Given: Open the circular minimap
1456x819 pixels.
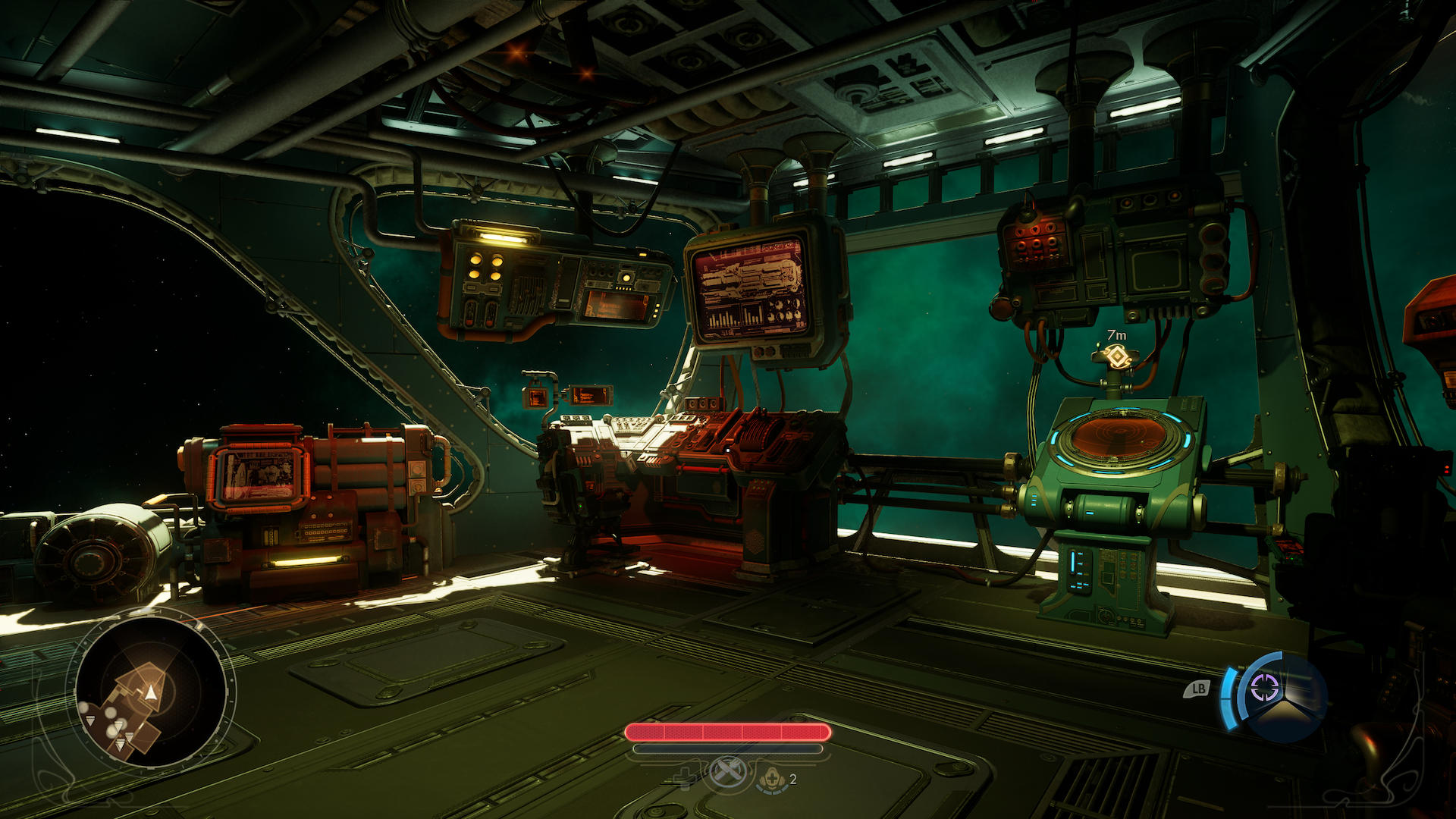Looking at the screenshot, I should 151,692.
